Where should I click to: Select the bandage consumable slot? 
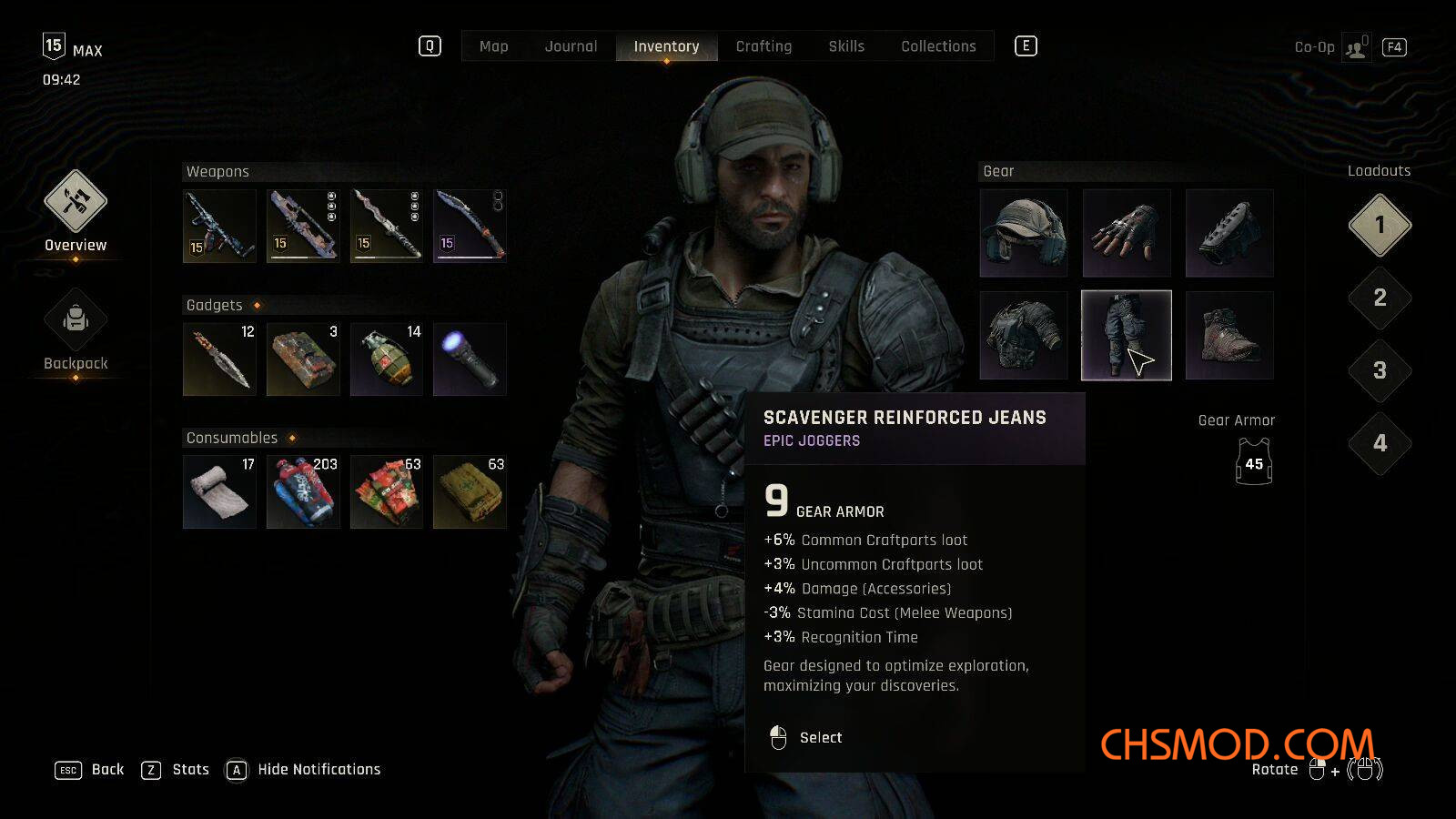click(219, 492)
